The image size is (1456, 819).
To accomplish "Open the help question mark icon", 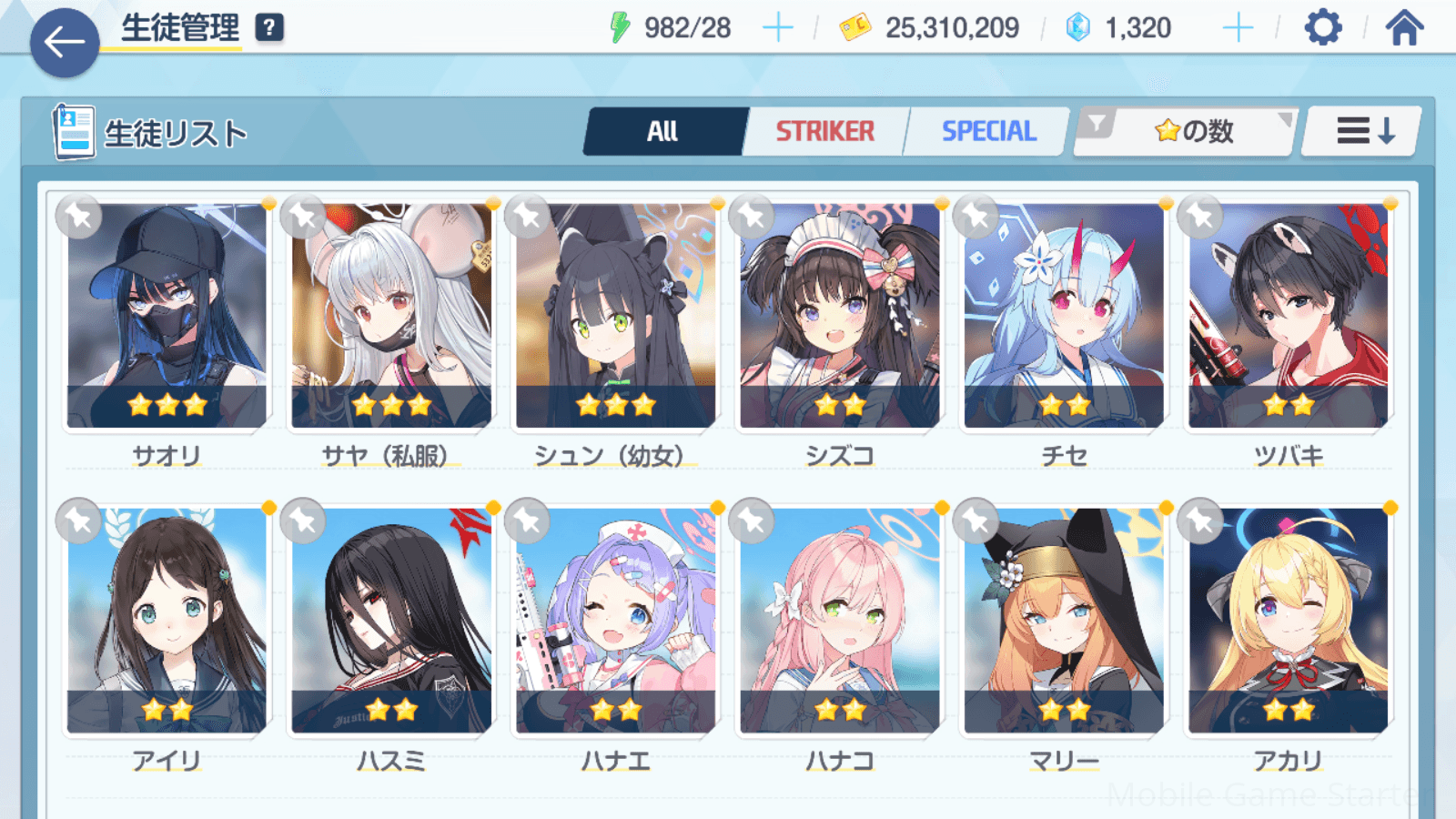I will [x=269, y=28].
